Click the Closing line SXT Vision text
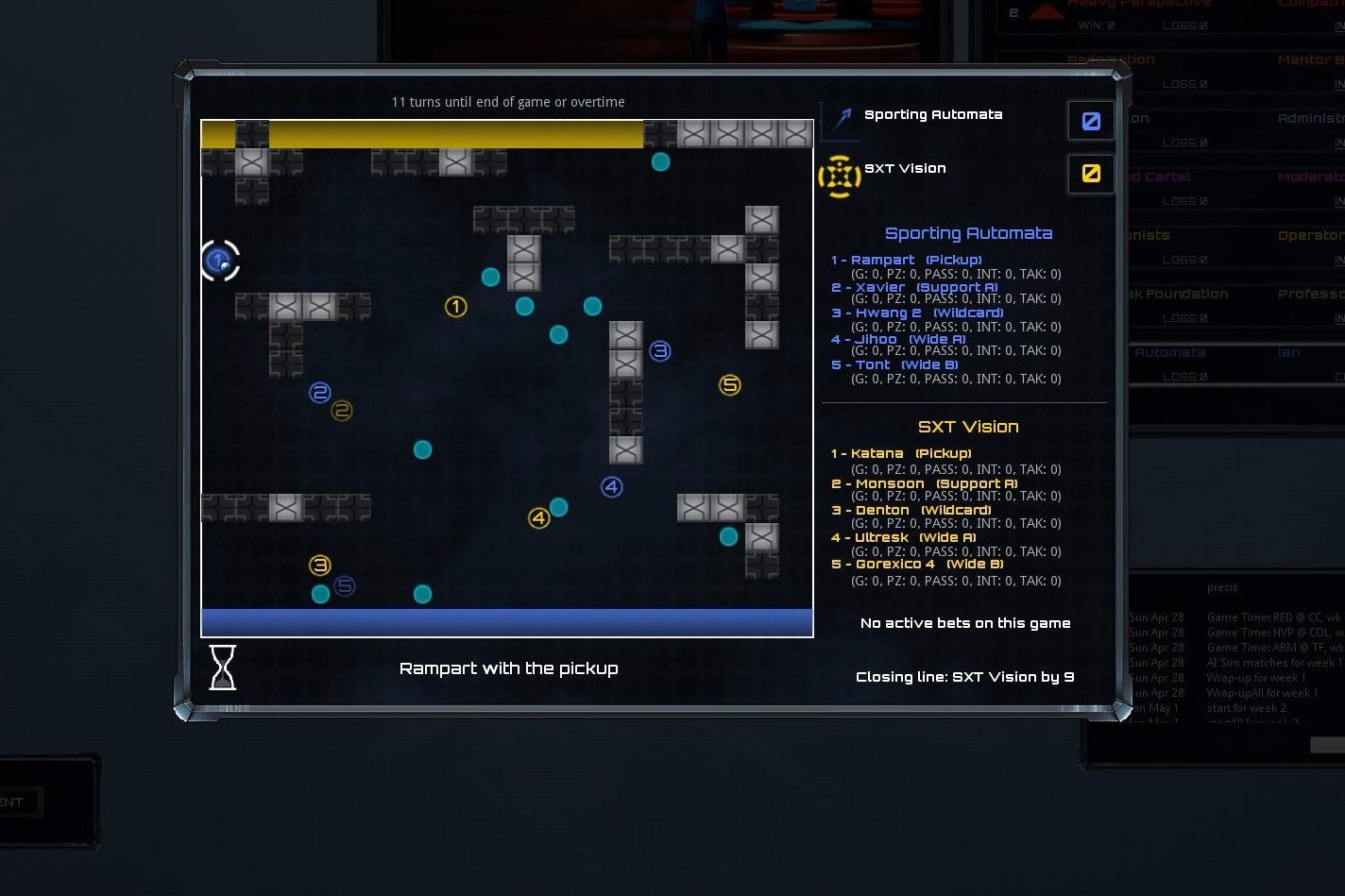The height and width of the screenshot is (896, 1345). (x=965, y=676)
